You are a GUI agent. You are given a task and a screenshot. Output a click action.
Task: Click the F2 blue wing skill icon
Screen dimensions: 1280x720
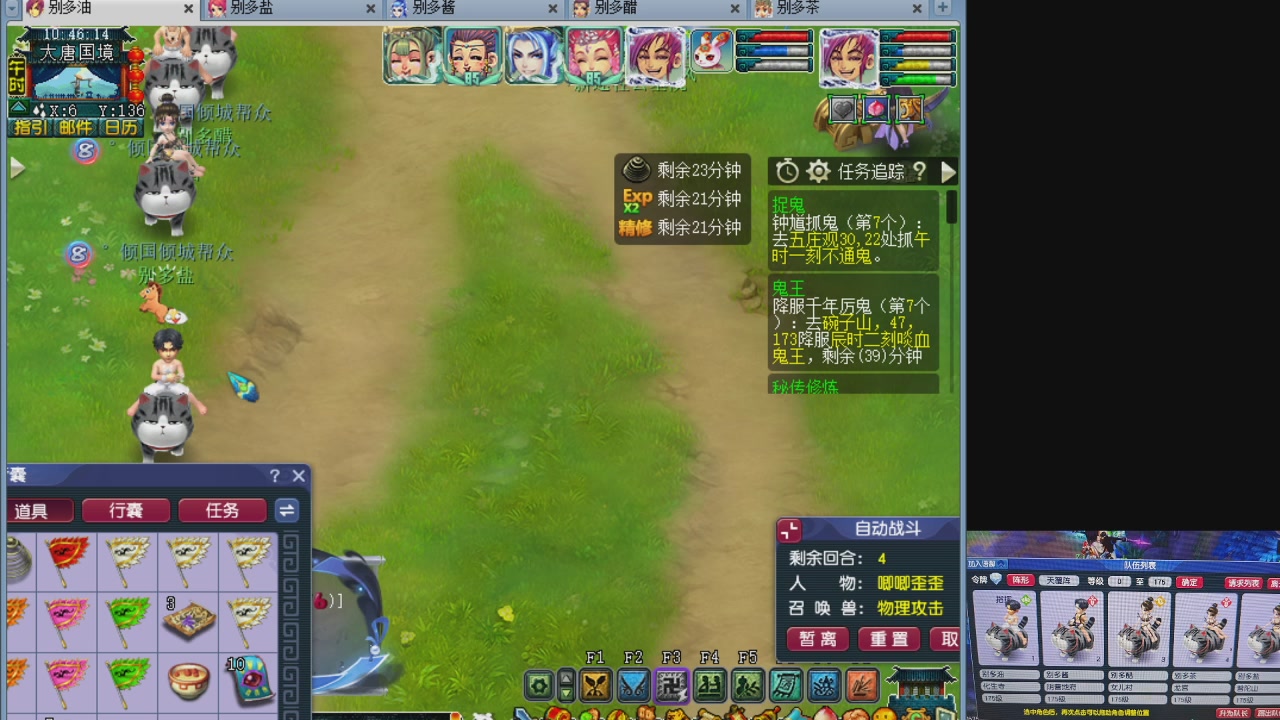634,686
